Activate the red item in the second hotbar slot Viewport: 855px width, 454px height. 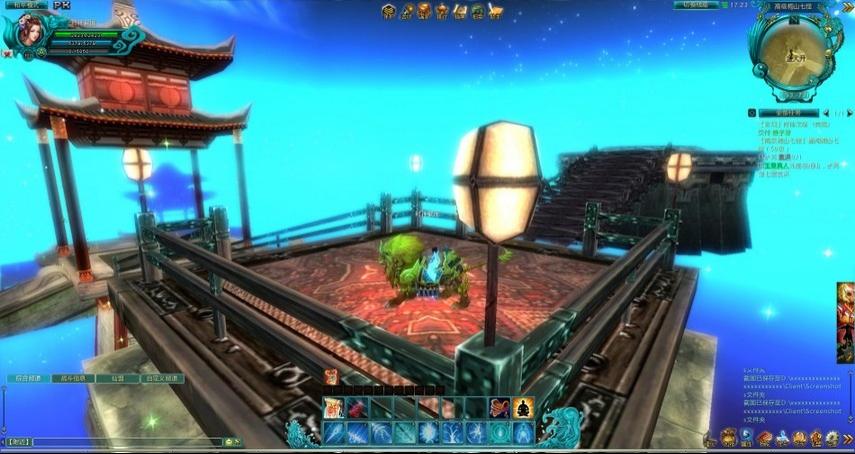tap(357, 408)
